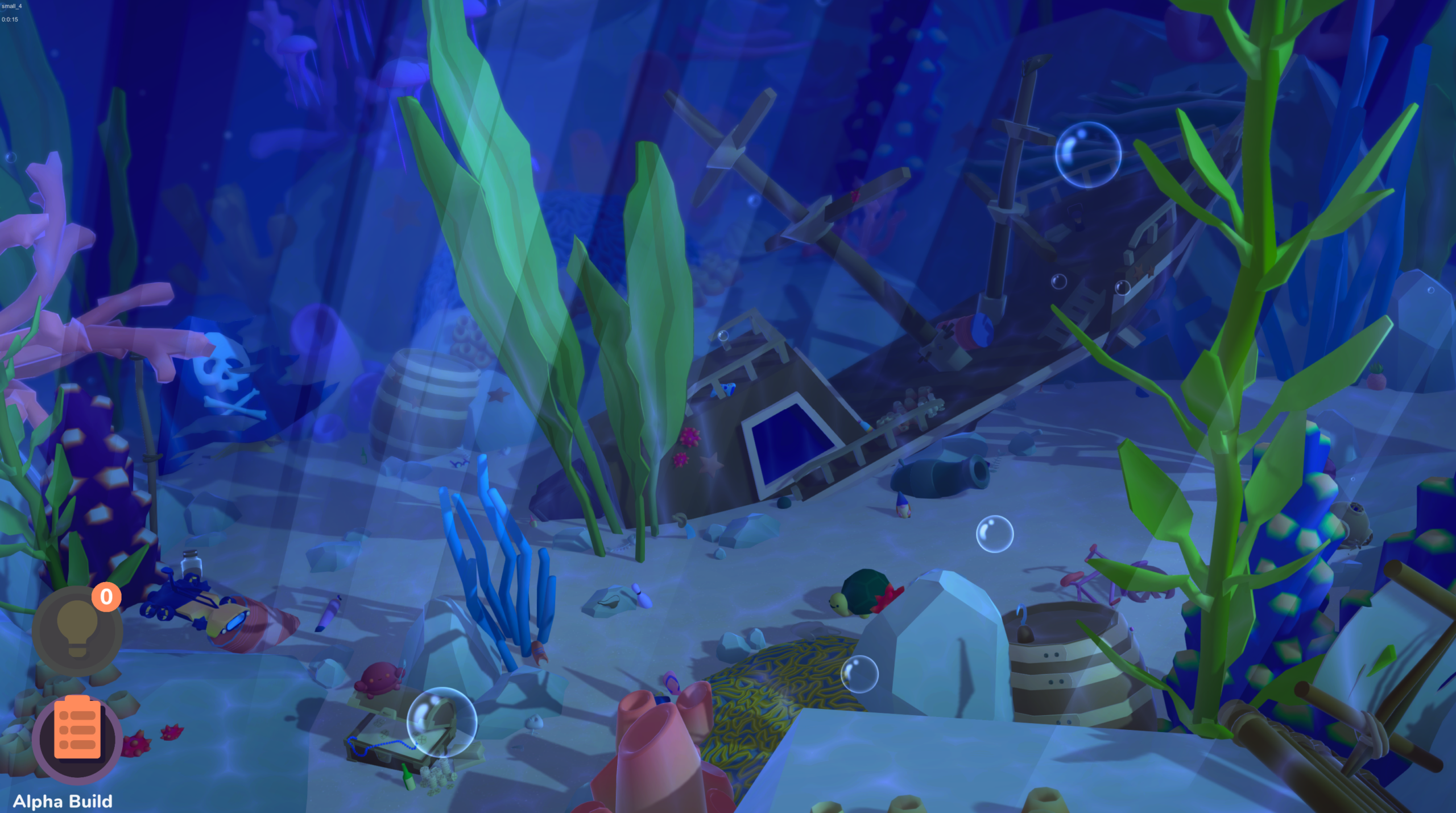Click the pink octopus on the treasure chest

[378, 677]
